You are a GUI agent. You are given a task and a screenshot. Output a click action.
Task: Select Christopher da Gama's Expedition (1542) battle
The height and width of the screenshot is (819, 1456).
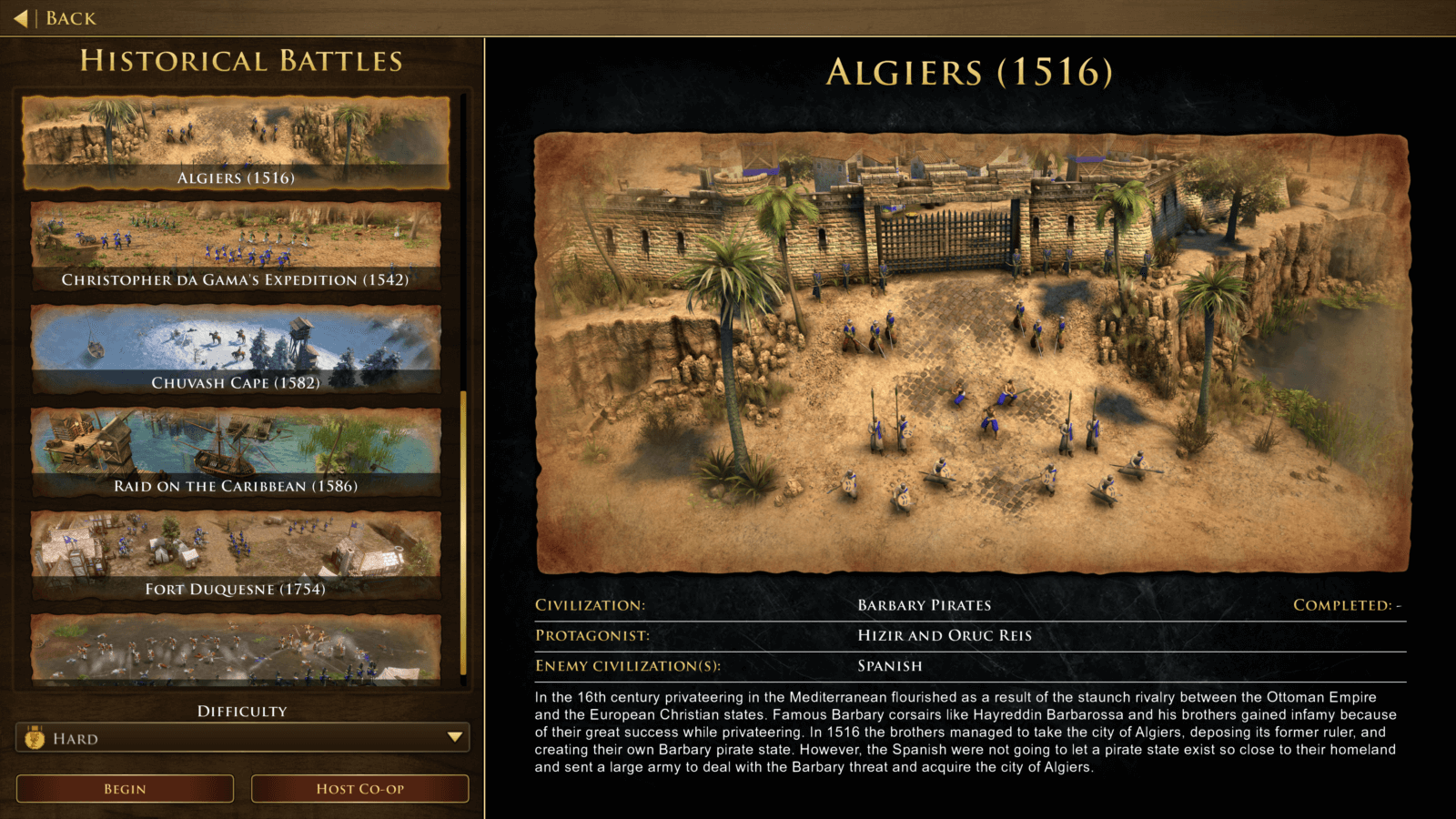(239, 246)
